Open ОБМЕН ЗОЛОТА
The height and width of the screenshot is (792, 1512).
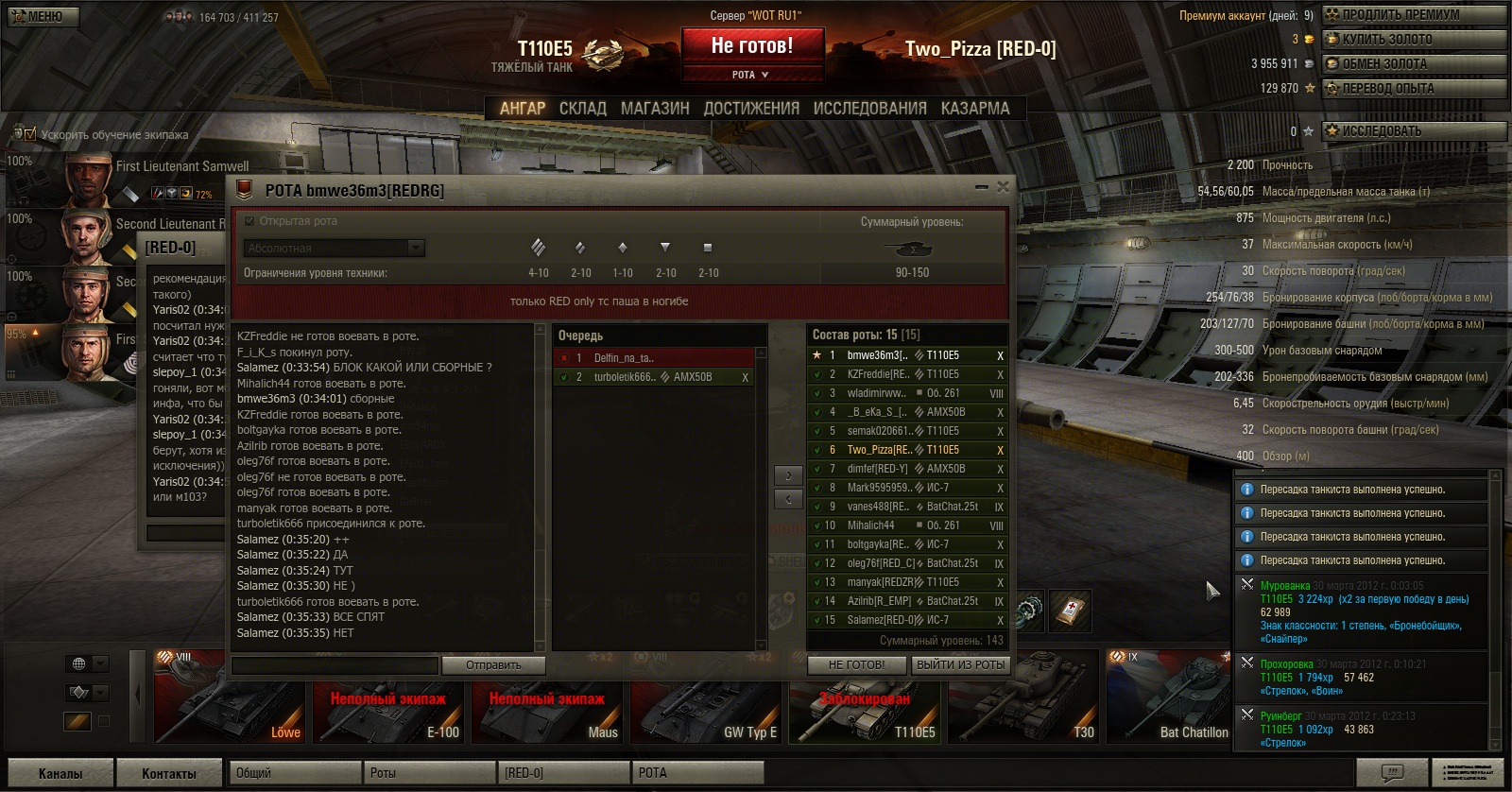(1413, 64)
